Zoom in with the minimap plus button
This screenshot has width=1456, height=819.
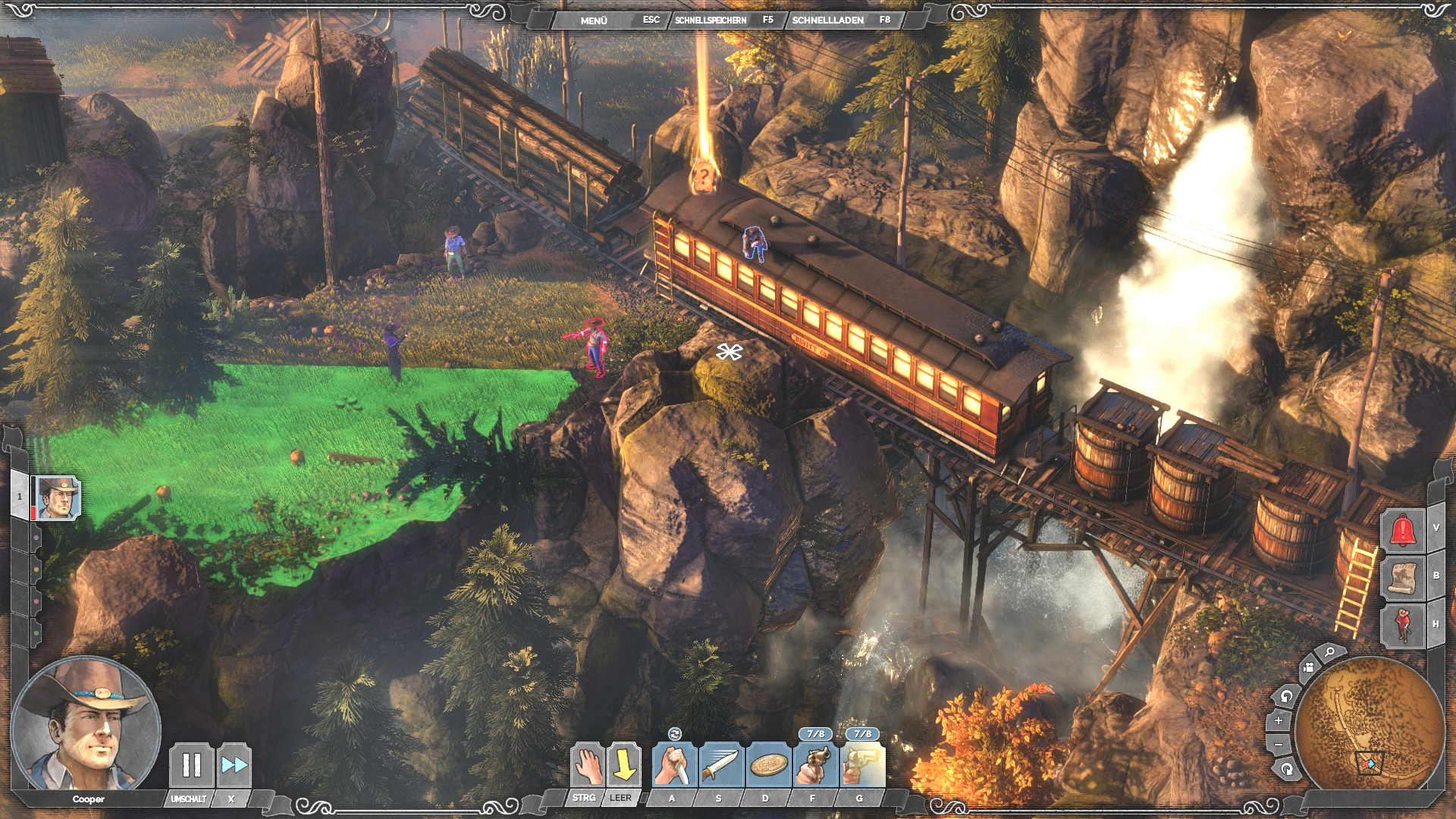click(1279, 720)
